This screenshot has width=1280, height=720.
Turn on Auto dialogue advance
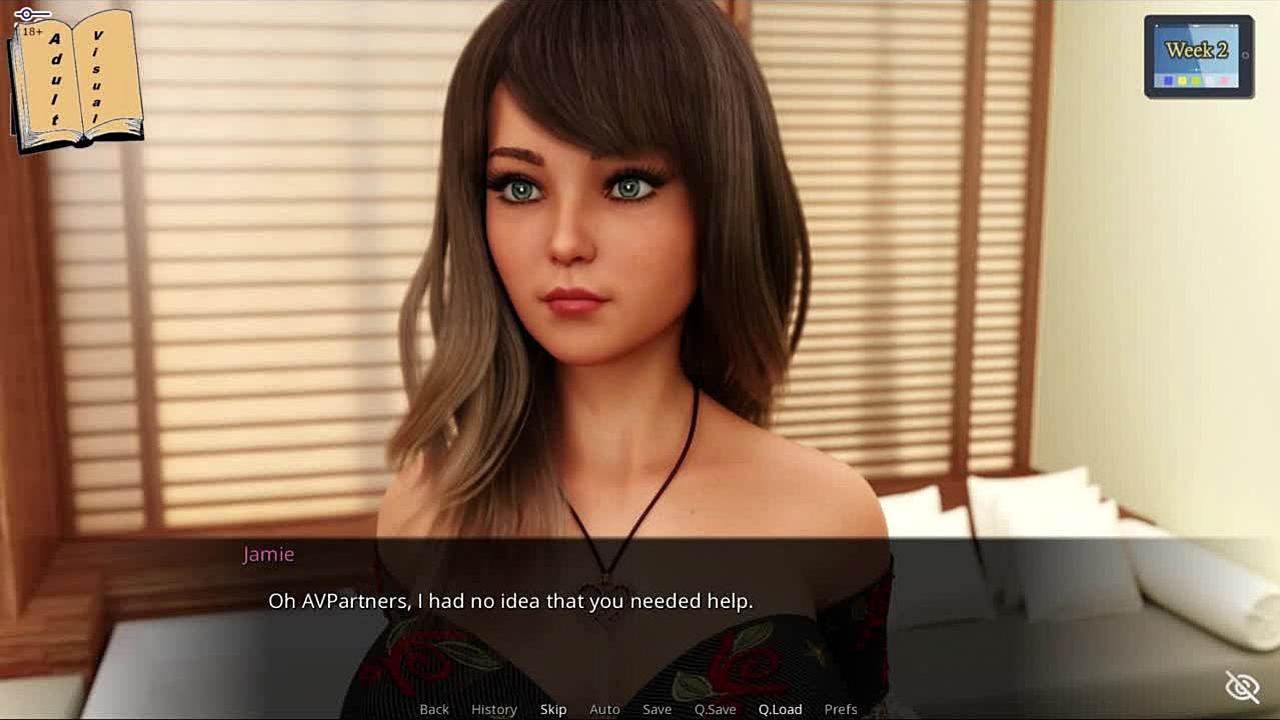(x=605, y=709)
